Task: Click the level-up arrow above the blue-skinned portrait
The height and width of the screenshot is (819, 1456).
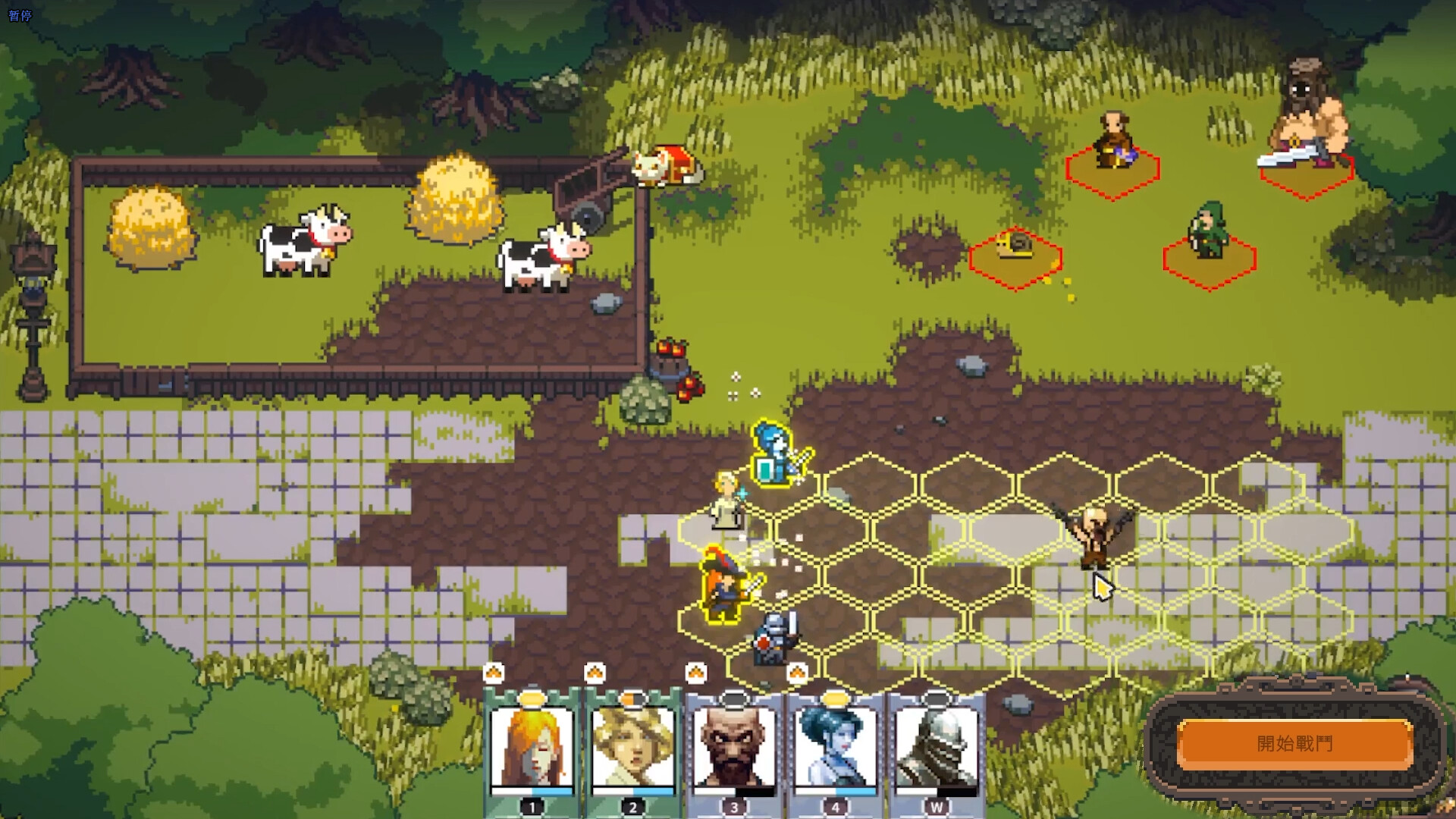Action: [x=797, y=672]
